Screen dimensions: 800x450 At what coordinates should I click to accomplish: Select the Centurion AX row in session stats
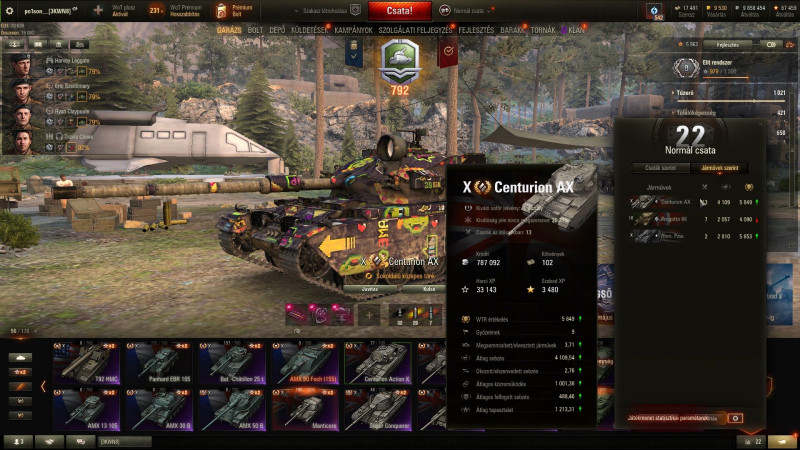(690, 202)
